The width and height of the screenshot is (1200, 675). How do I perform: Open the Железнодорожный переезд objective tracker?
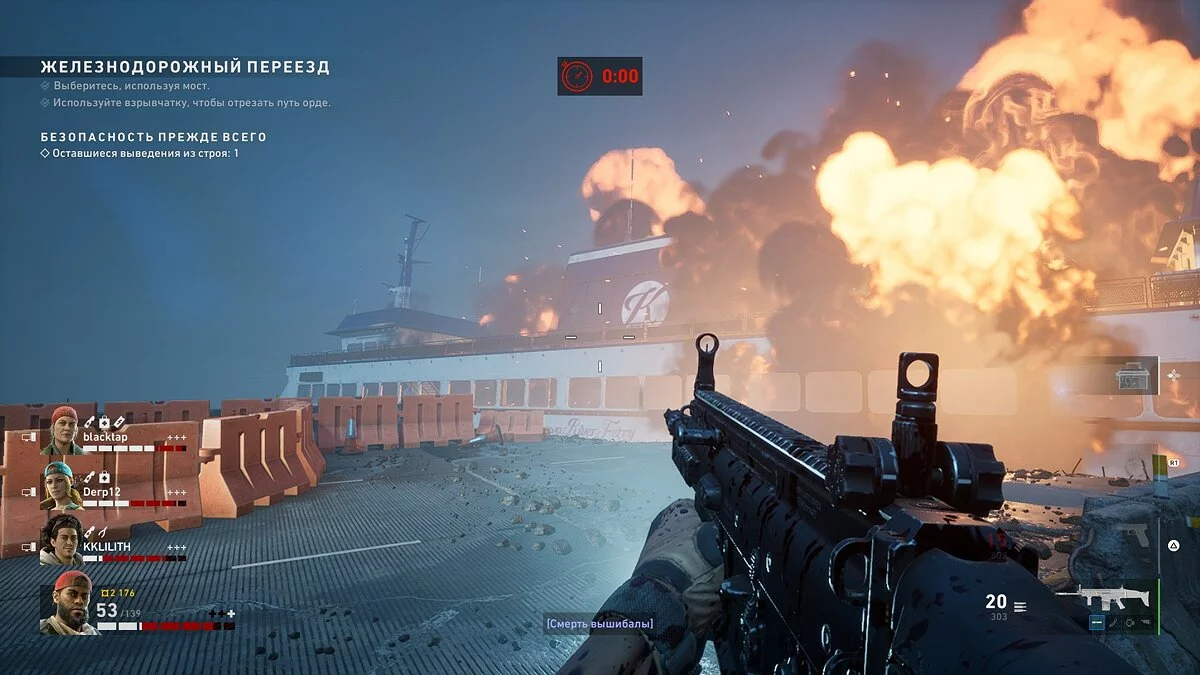pyautogui.click(x=185, y=68)
